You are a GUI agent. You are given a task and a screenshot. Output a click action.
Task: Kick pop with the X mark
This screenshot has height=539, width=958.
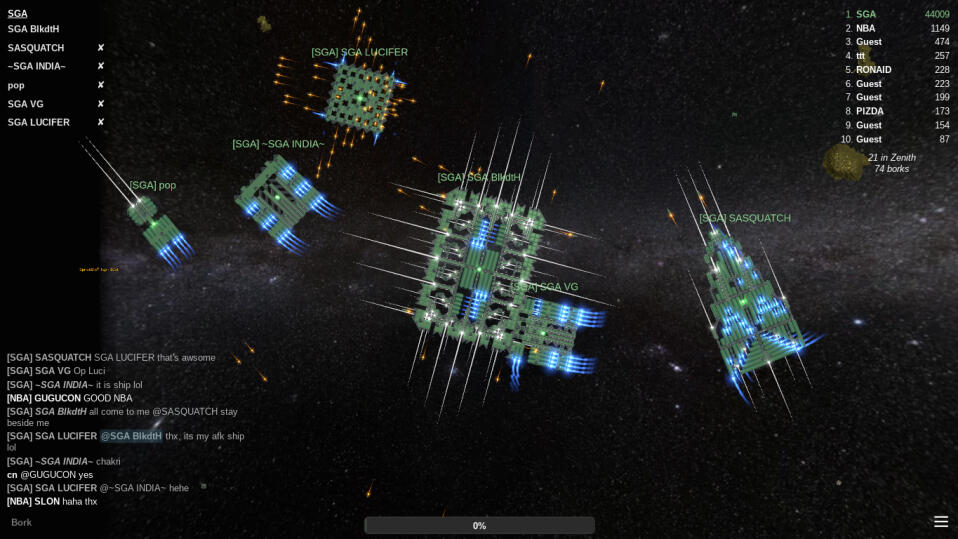point(101,85)
